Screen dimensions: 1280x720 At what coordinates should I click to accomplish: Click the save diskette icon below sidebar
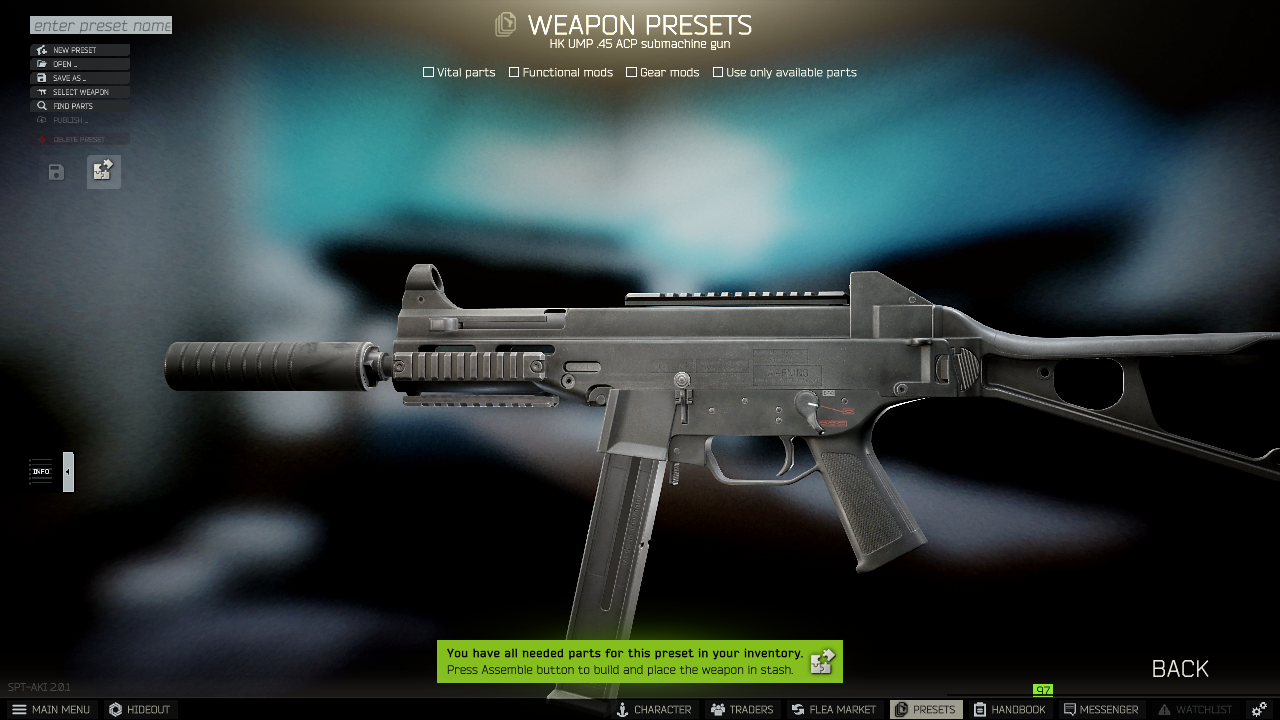tap(54, 172)
